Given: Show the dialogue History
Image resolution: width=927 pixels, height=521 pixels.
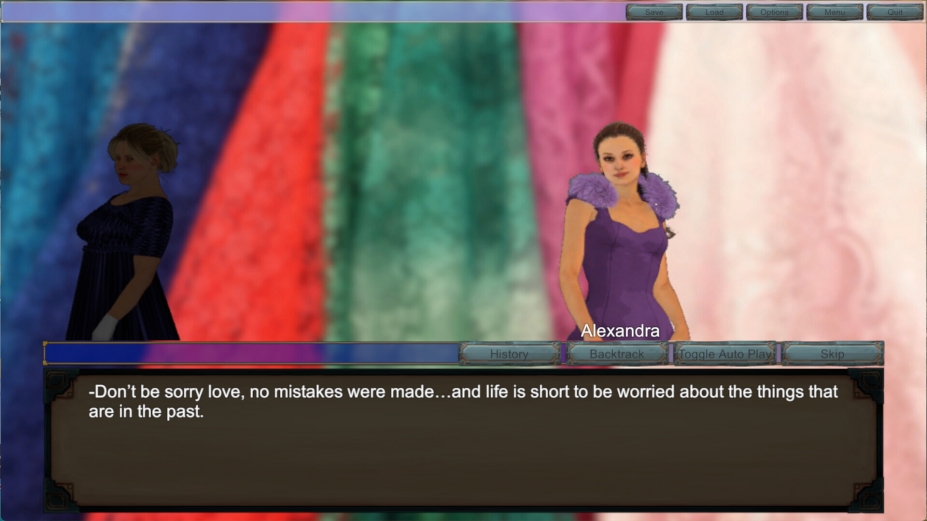Looking at the screenshot, I should pos(510,354).
